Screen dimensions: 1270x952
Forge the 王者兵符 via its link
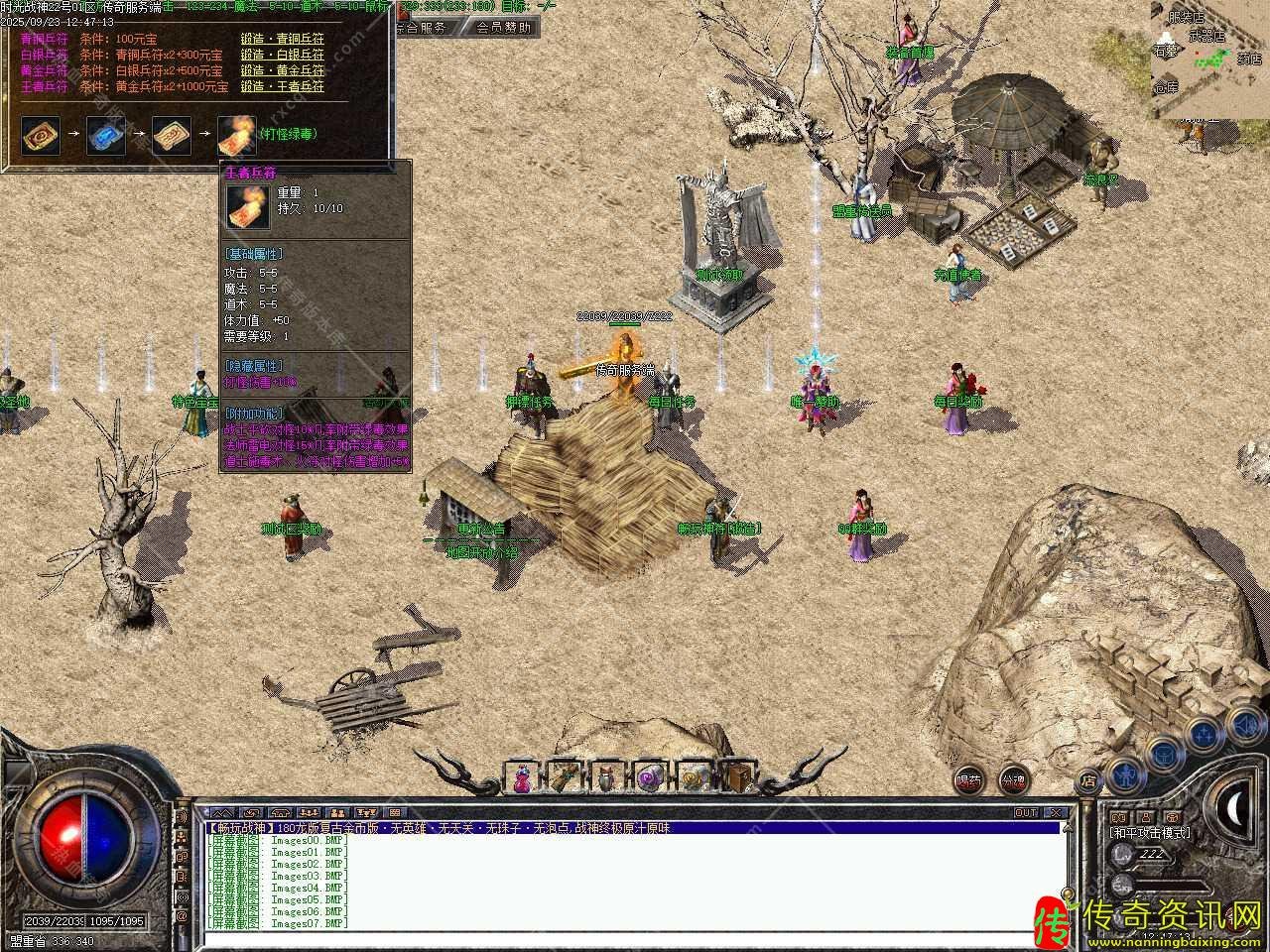pyautogui.click(x=282, y=87)
